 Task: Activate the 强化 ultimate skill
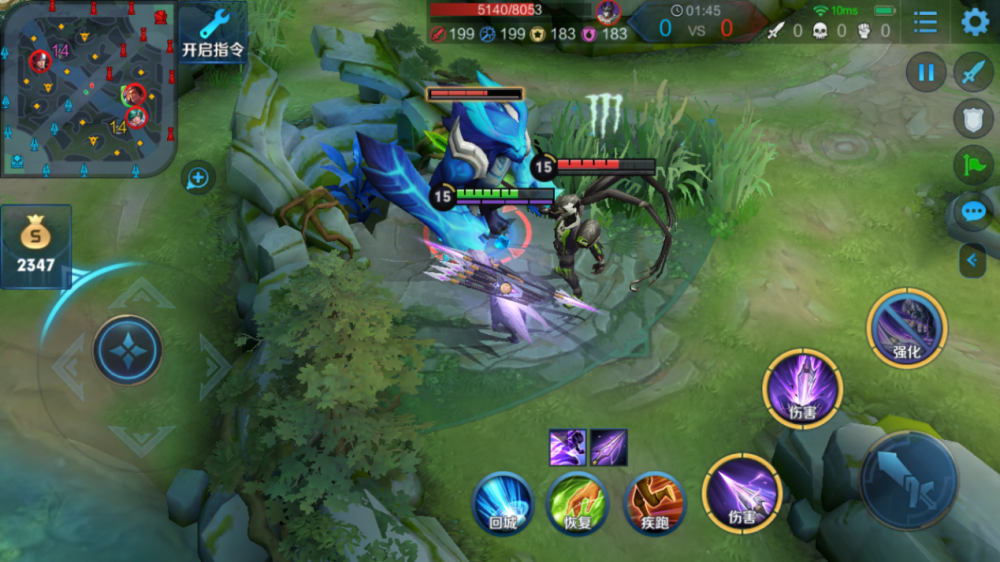pyautogui.click(x=907, y=328)
